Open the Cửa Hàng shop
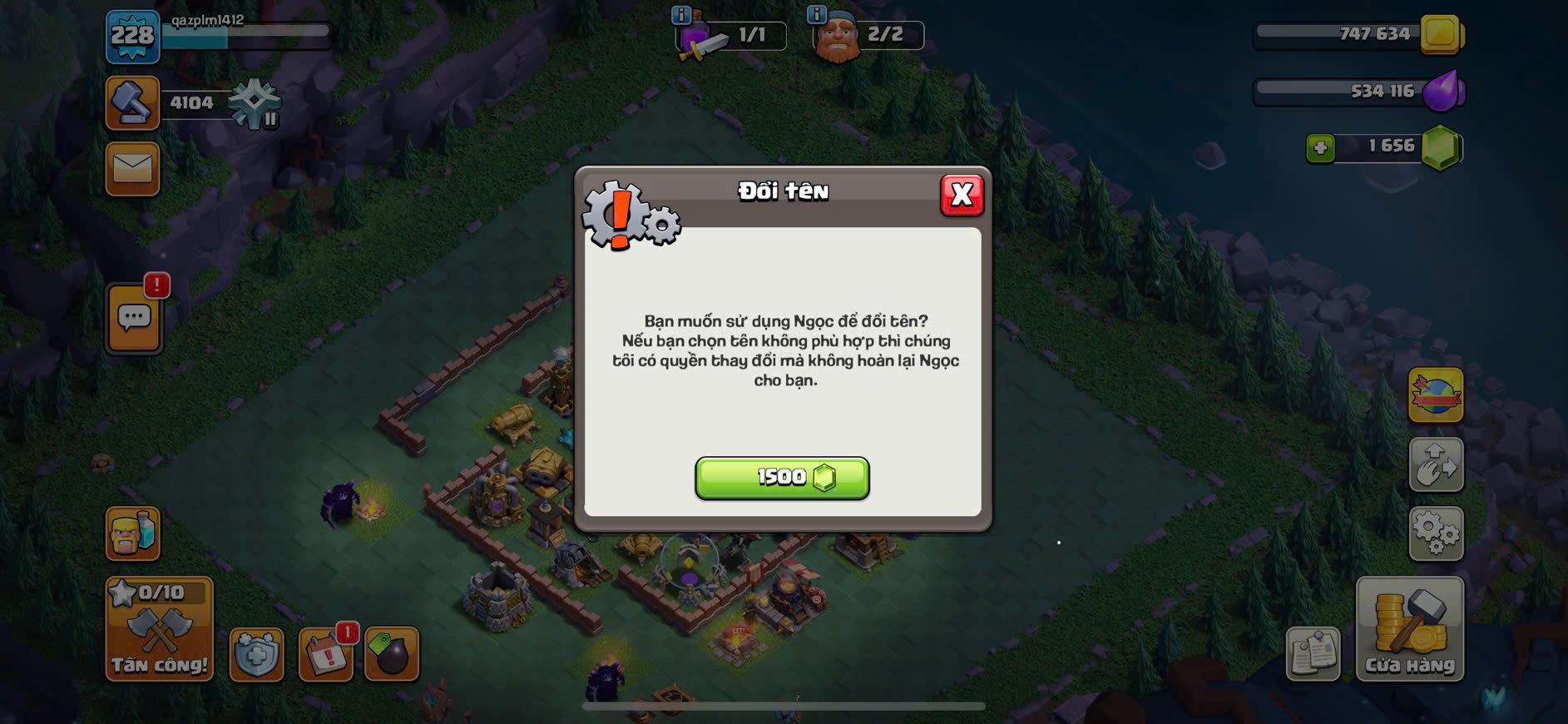This screenshot has width=1568, height=724. (1409, 629)
